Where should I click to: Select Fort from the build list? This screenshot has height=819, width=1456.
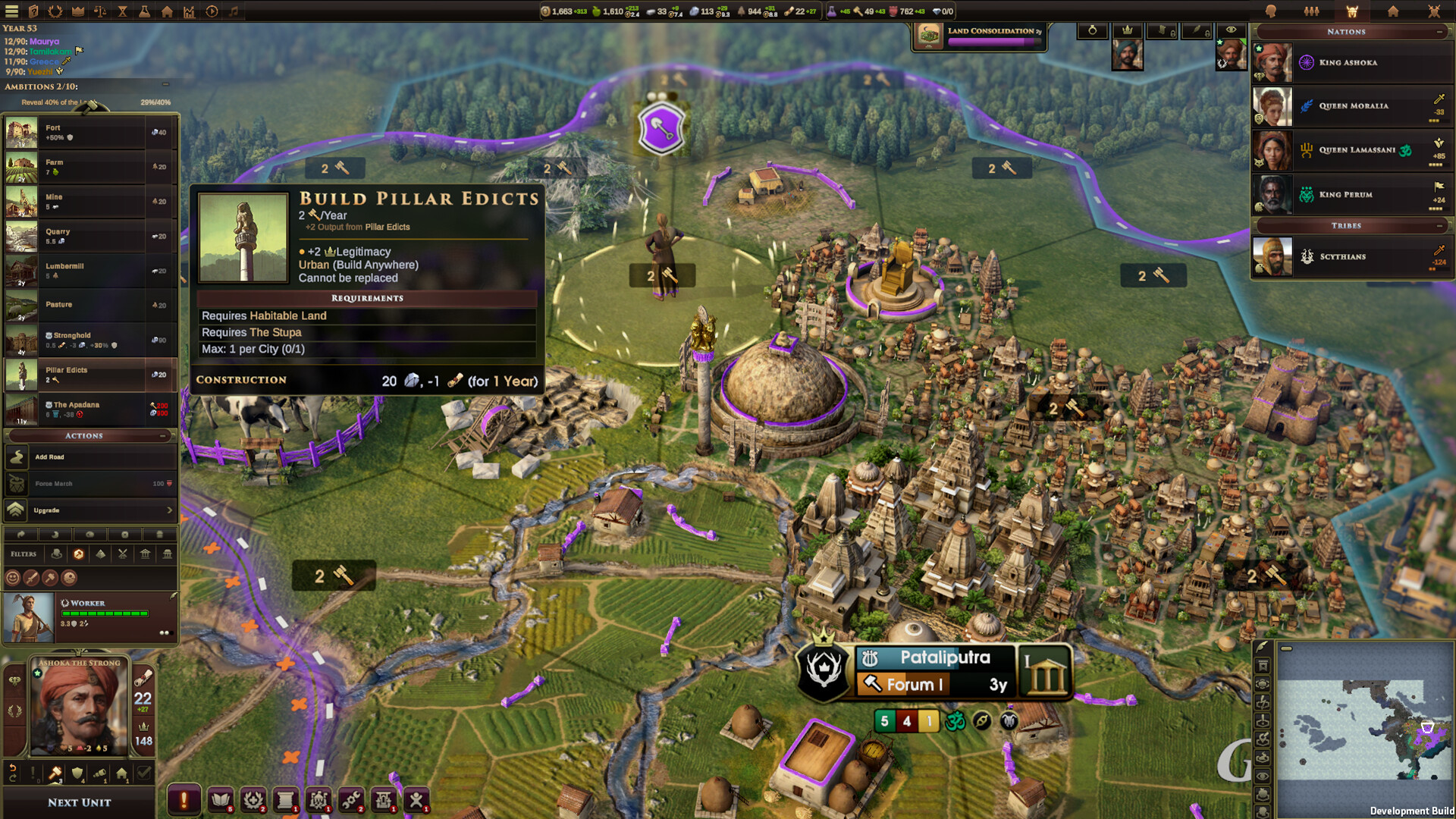89,133
